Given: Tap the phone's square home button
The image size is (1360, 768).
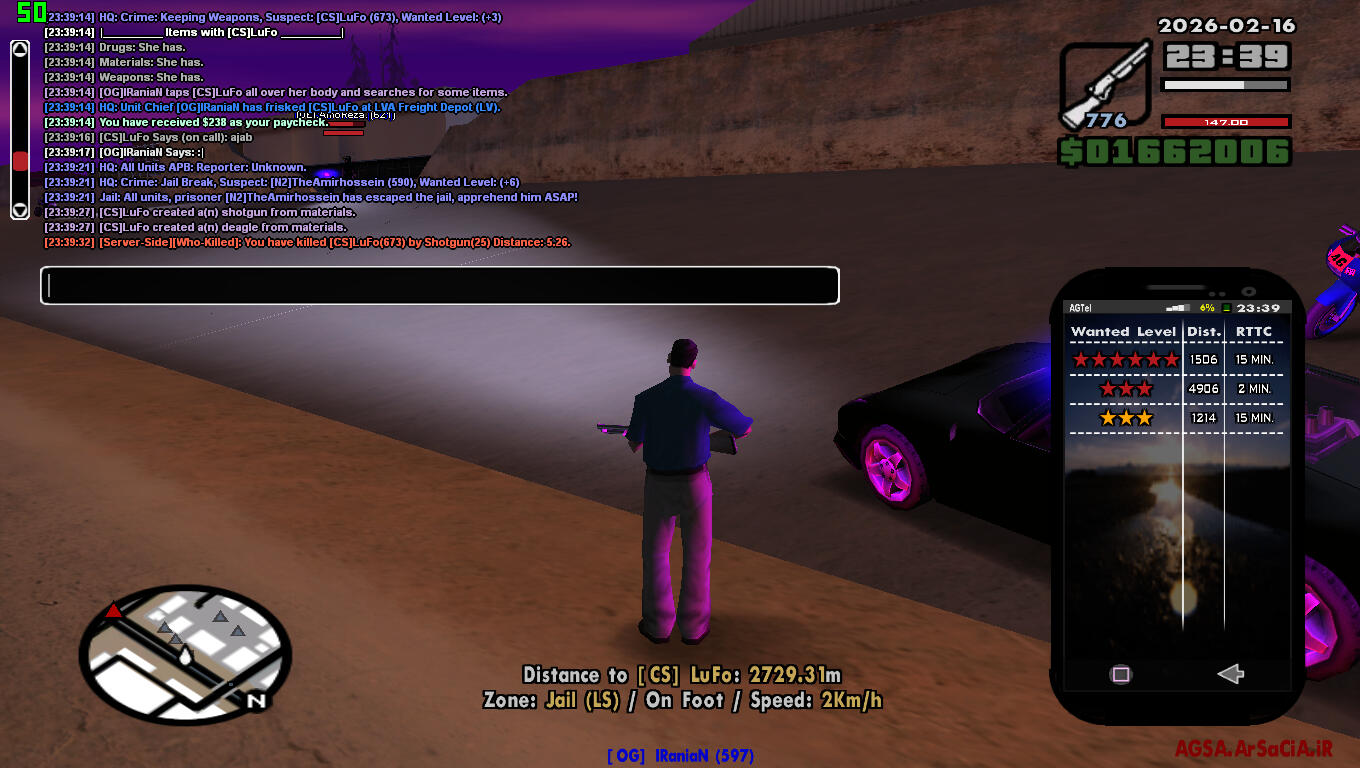Looking at the screenshot, I should tap(1121, 674).
